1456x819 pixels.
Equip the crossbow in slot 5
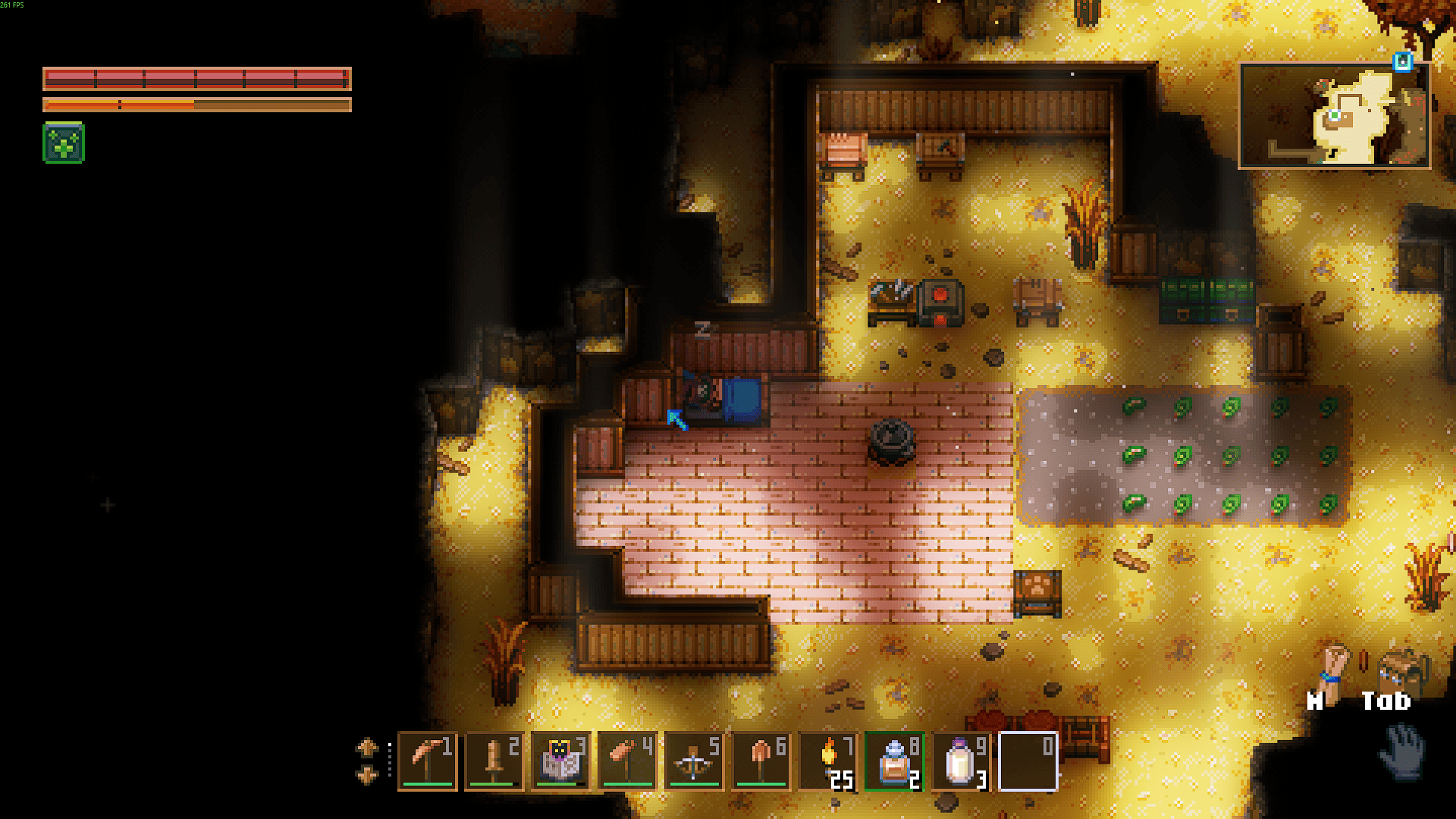pyautogui.click(x=694, y=761)
